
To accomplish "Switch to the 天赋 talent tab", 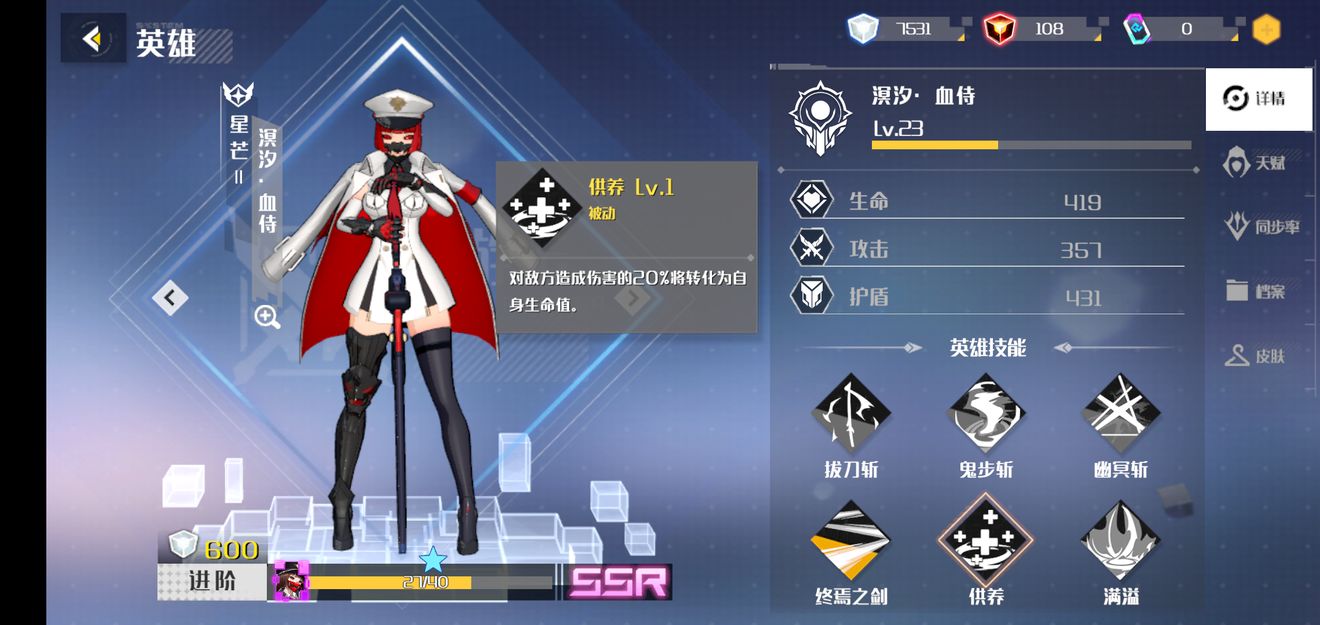I will click(1257, 162).
